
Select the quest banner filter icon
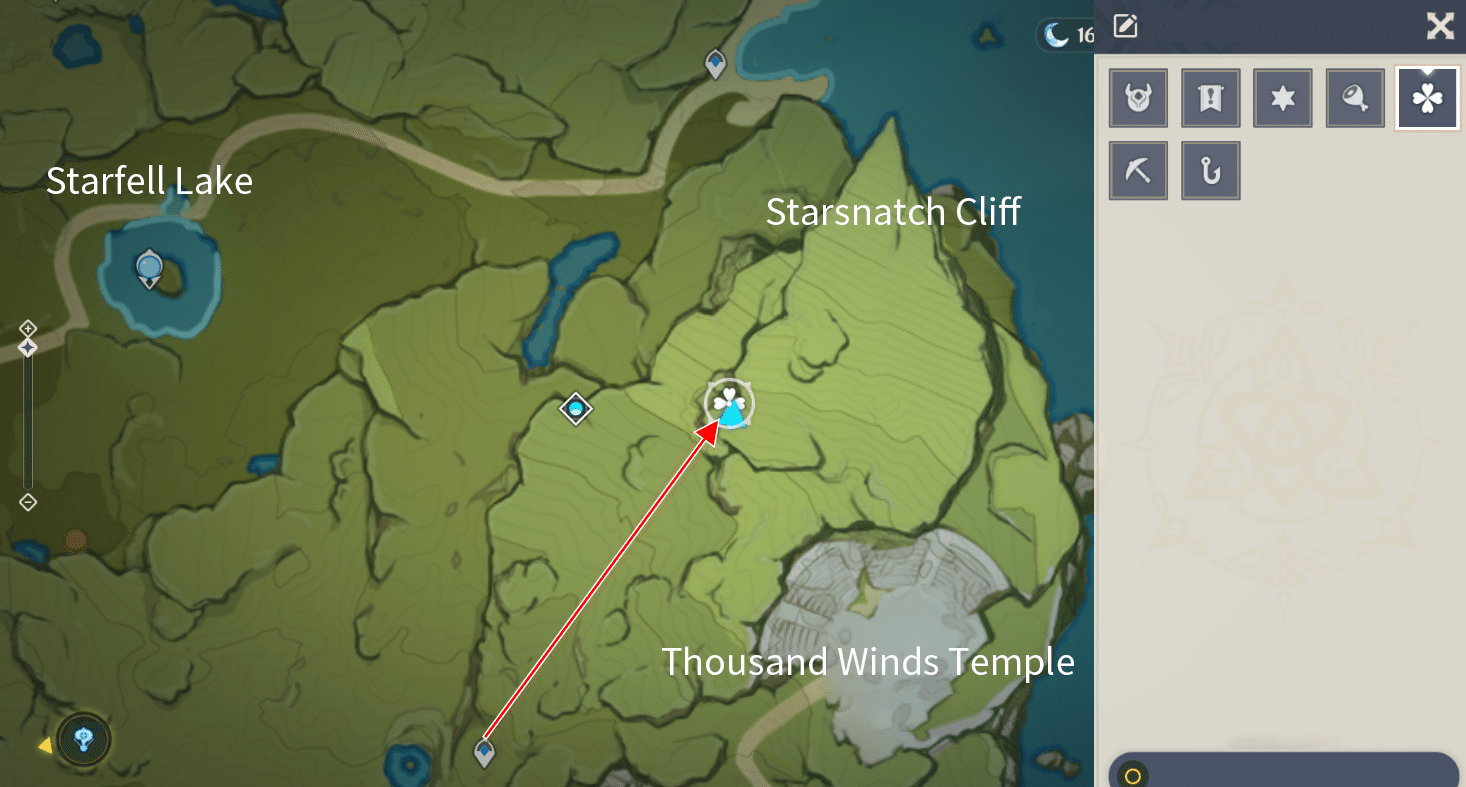(x=1210, y=98)
